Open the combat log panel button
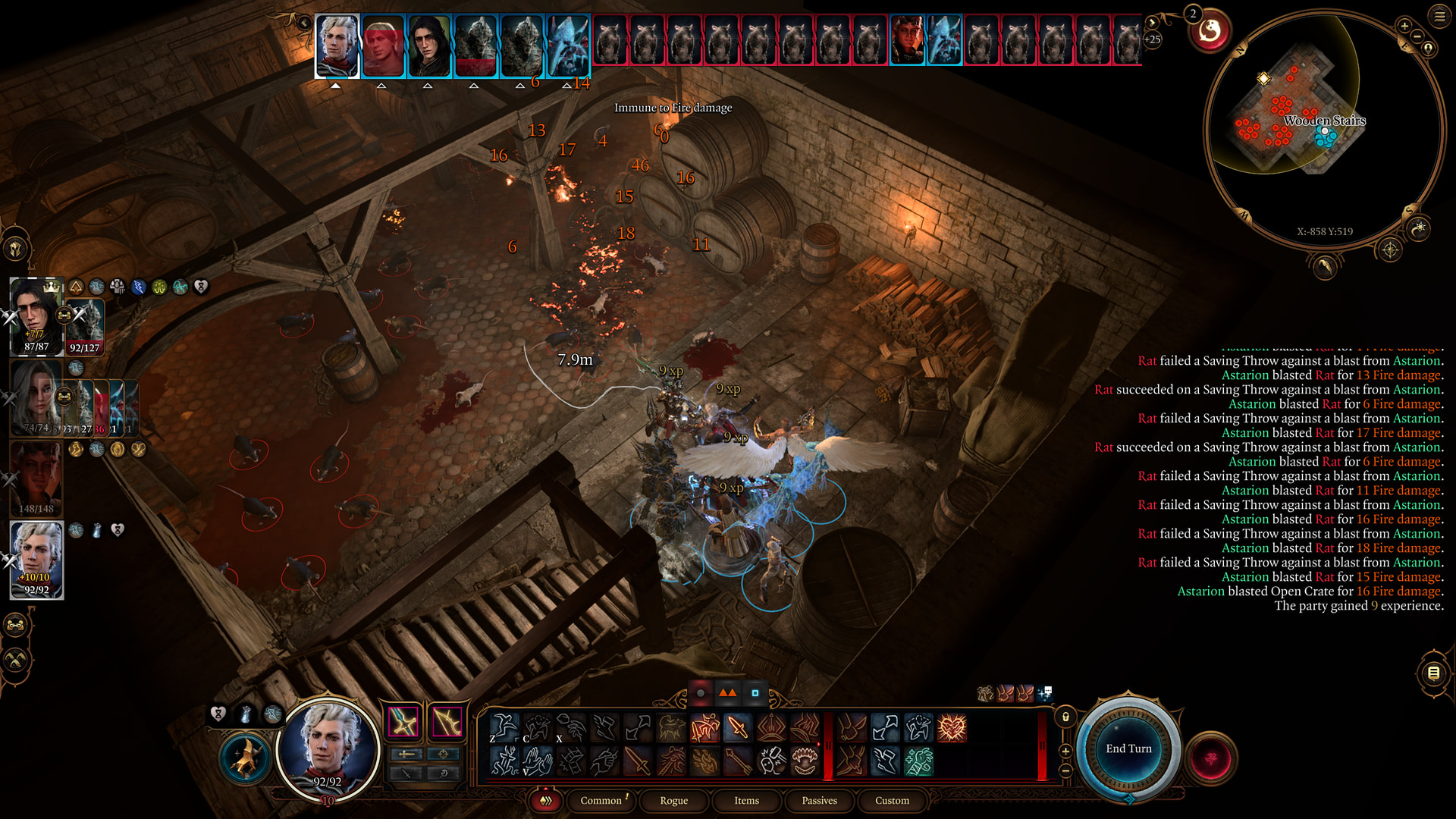Image resolution: width=1456 pixels, height=819 pixels. 1433,673
